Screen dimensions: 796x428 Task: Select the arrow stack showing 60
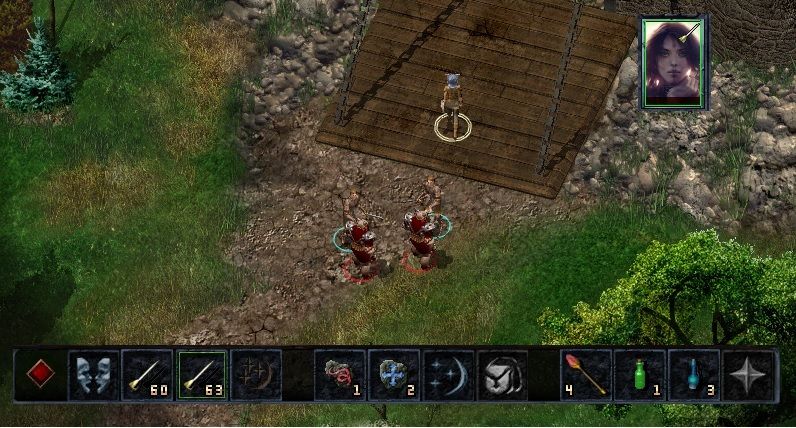point(147,375)
